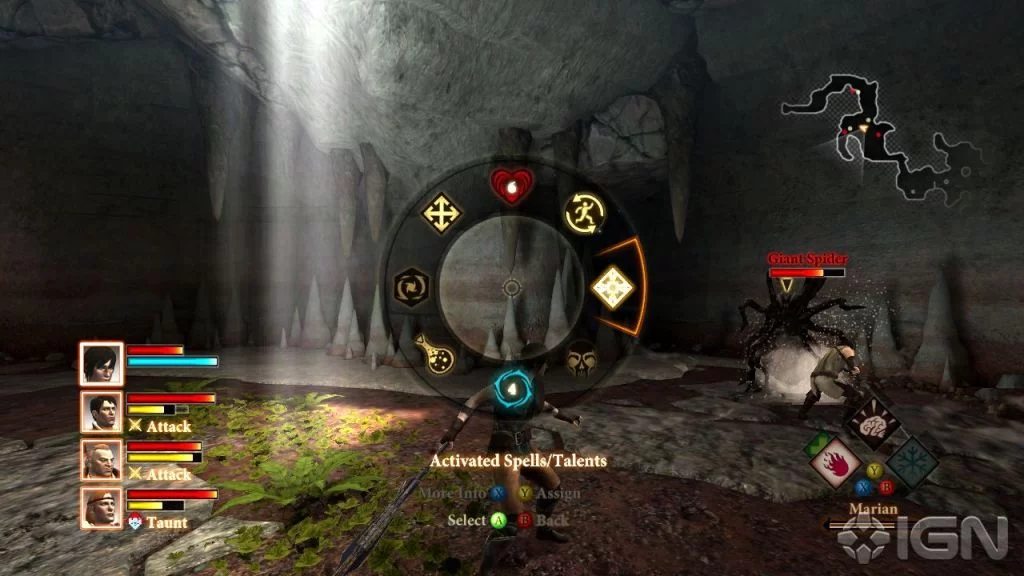The width and height of the screenshot is (1024, 576).
Task: Choose the hexagon cycle arrows icon
Action: [412, 285]
